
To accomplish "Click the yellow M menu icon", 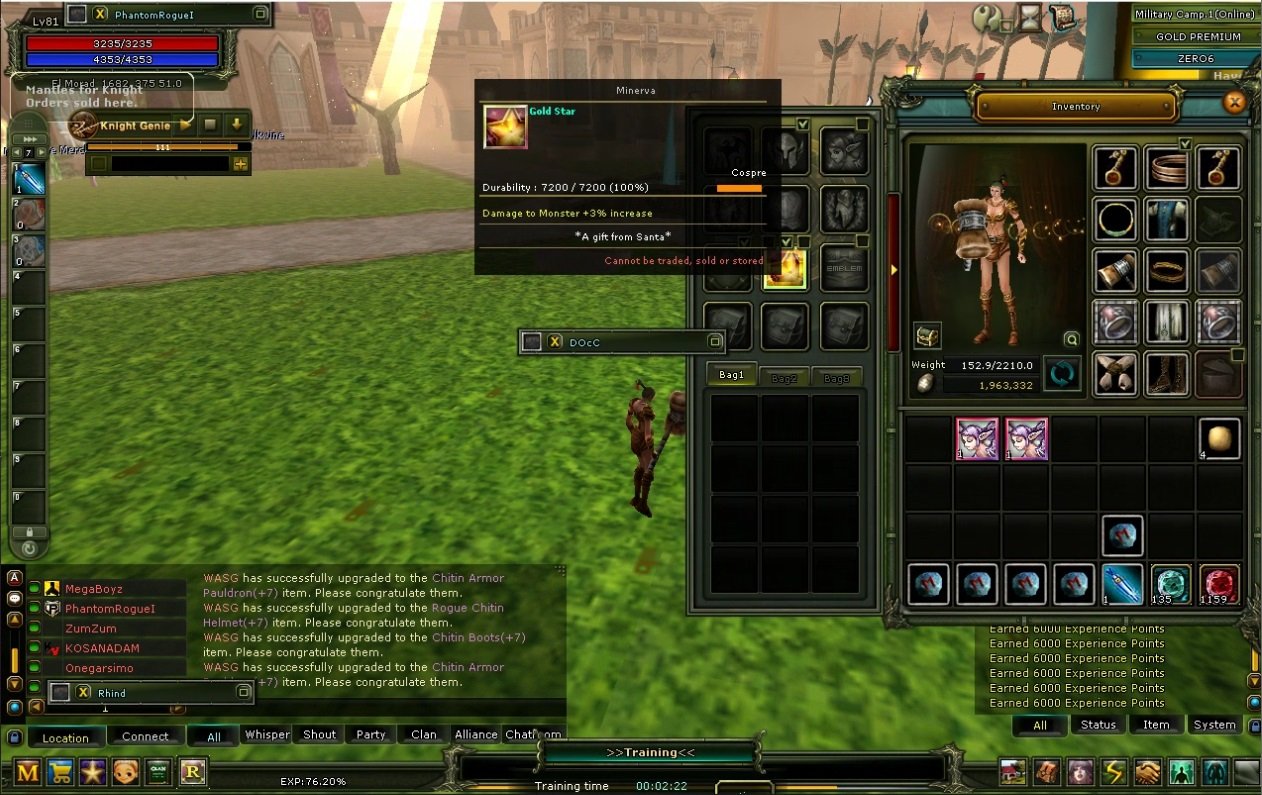I will coord(27,772).
